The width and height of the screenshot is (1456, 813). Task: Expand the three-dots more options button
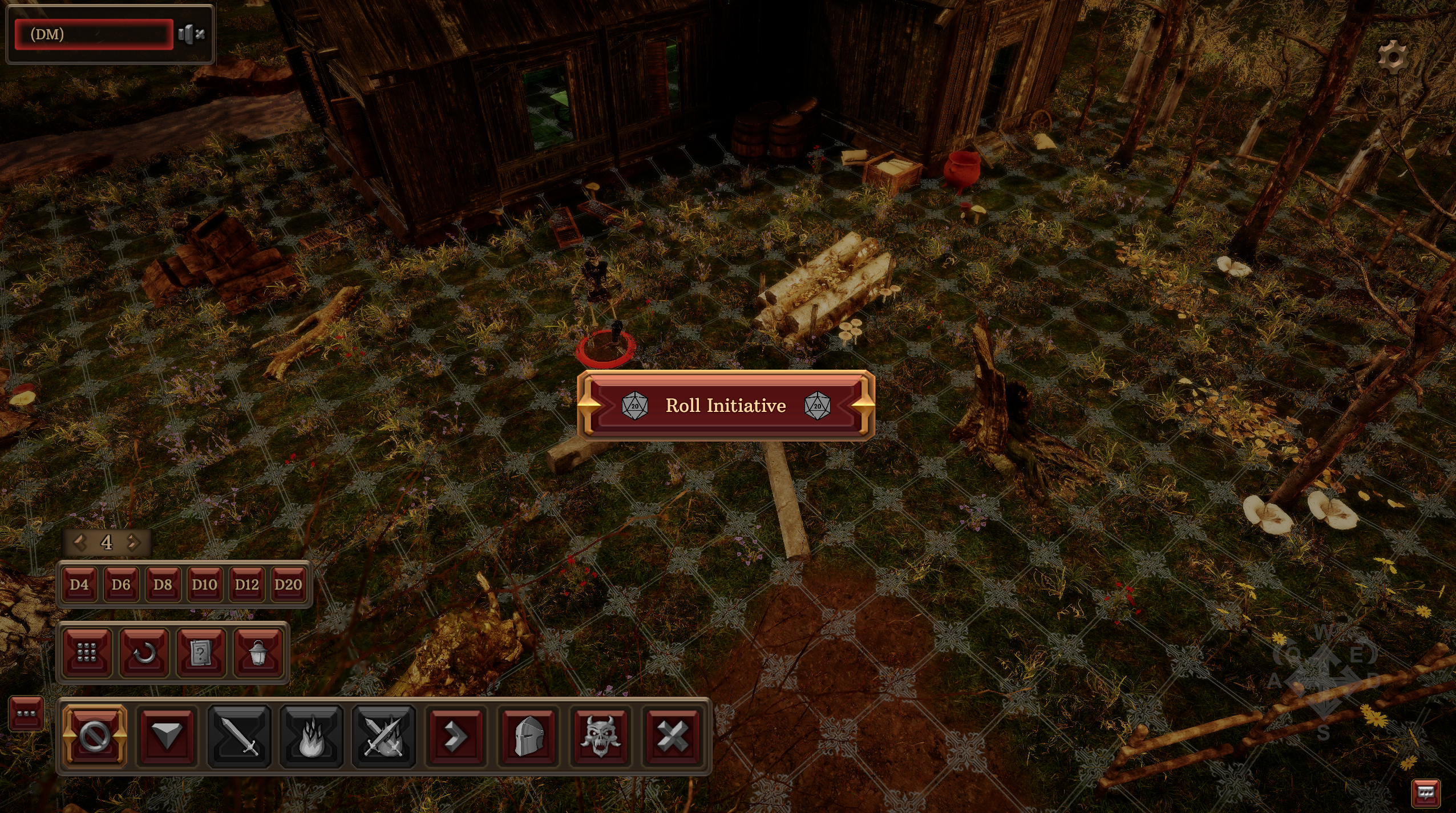pyautogui.click(x=26, y=714)
